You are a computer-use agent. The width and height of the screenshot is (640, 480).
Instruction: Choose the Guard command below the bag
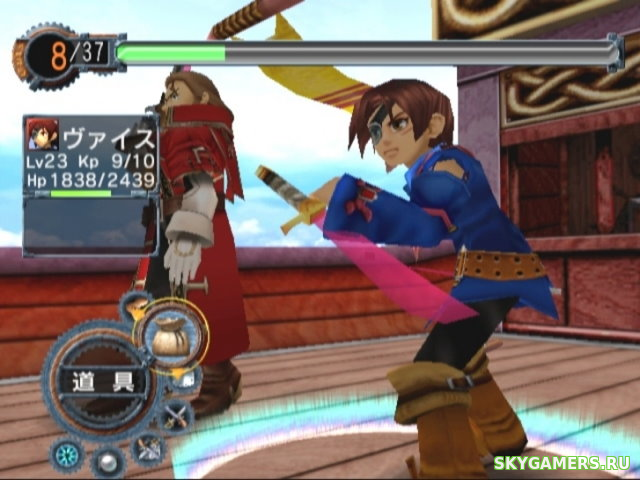click(x=186, y=378)
